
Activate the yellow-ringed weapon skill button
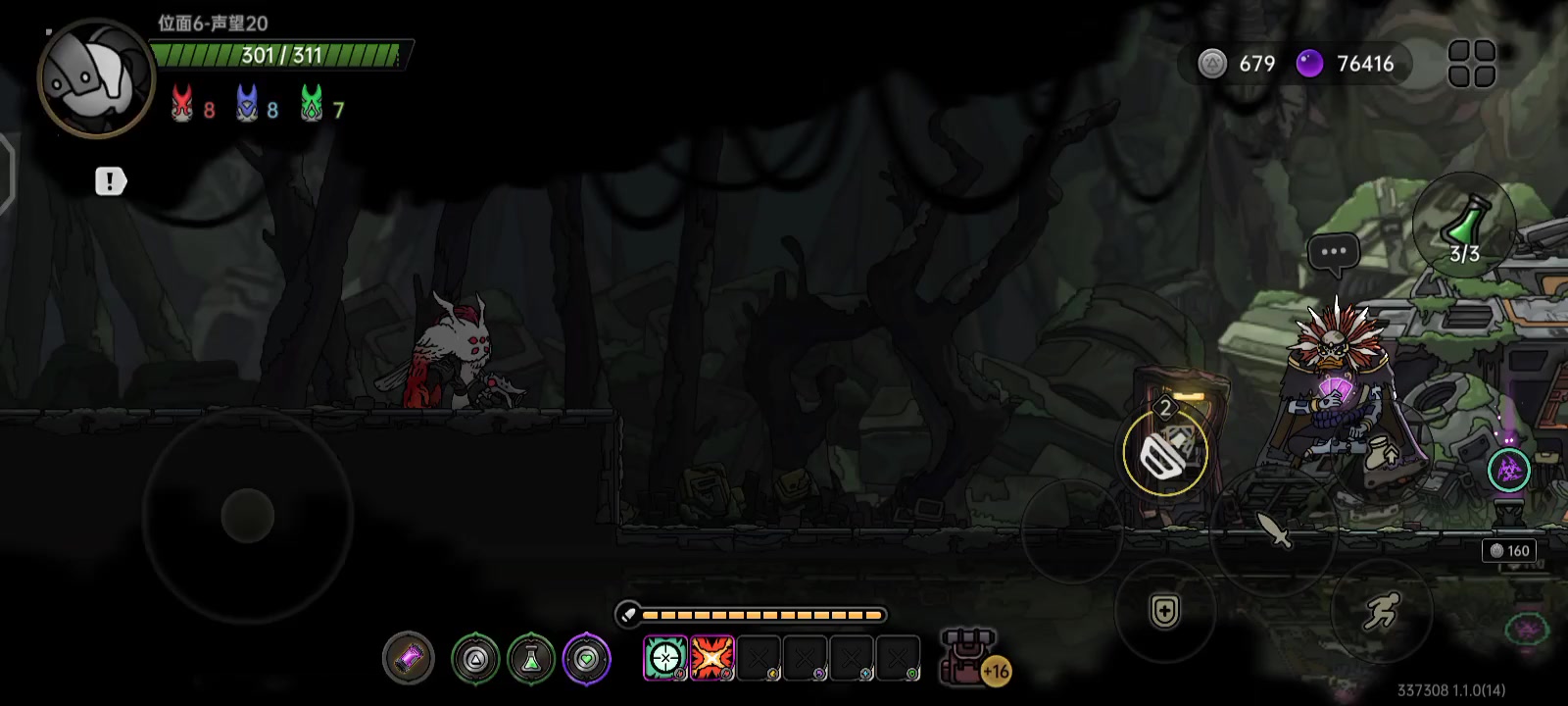(1165, 452)
